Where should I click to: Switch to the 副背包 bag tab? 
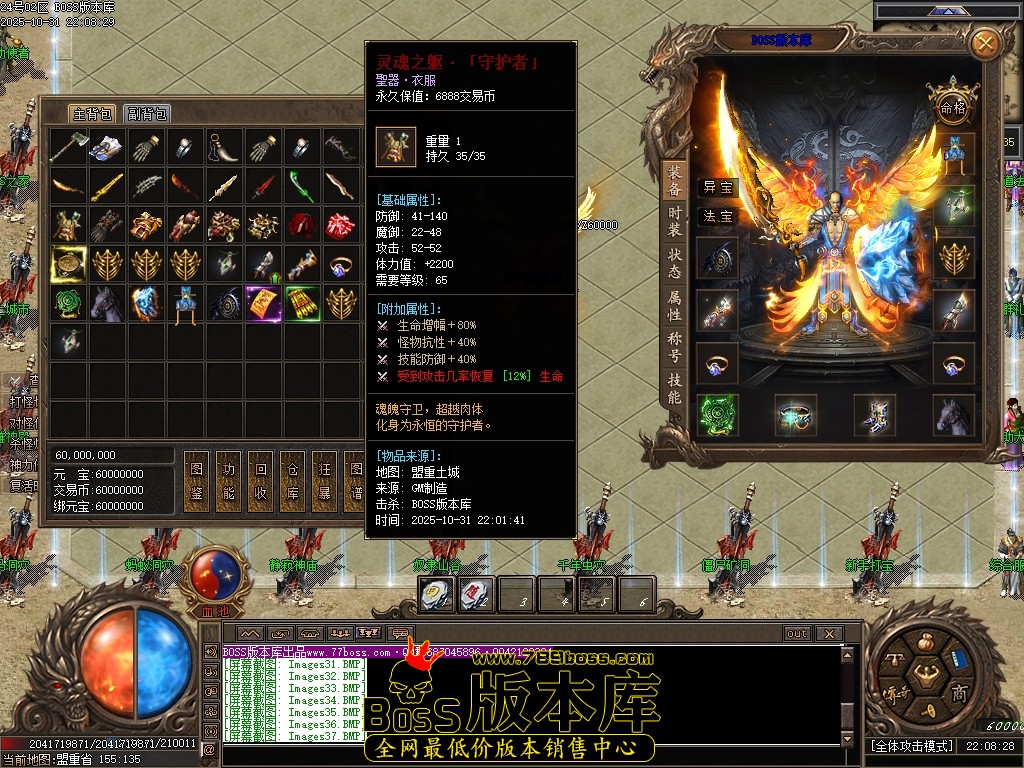tap(148, 113)
